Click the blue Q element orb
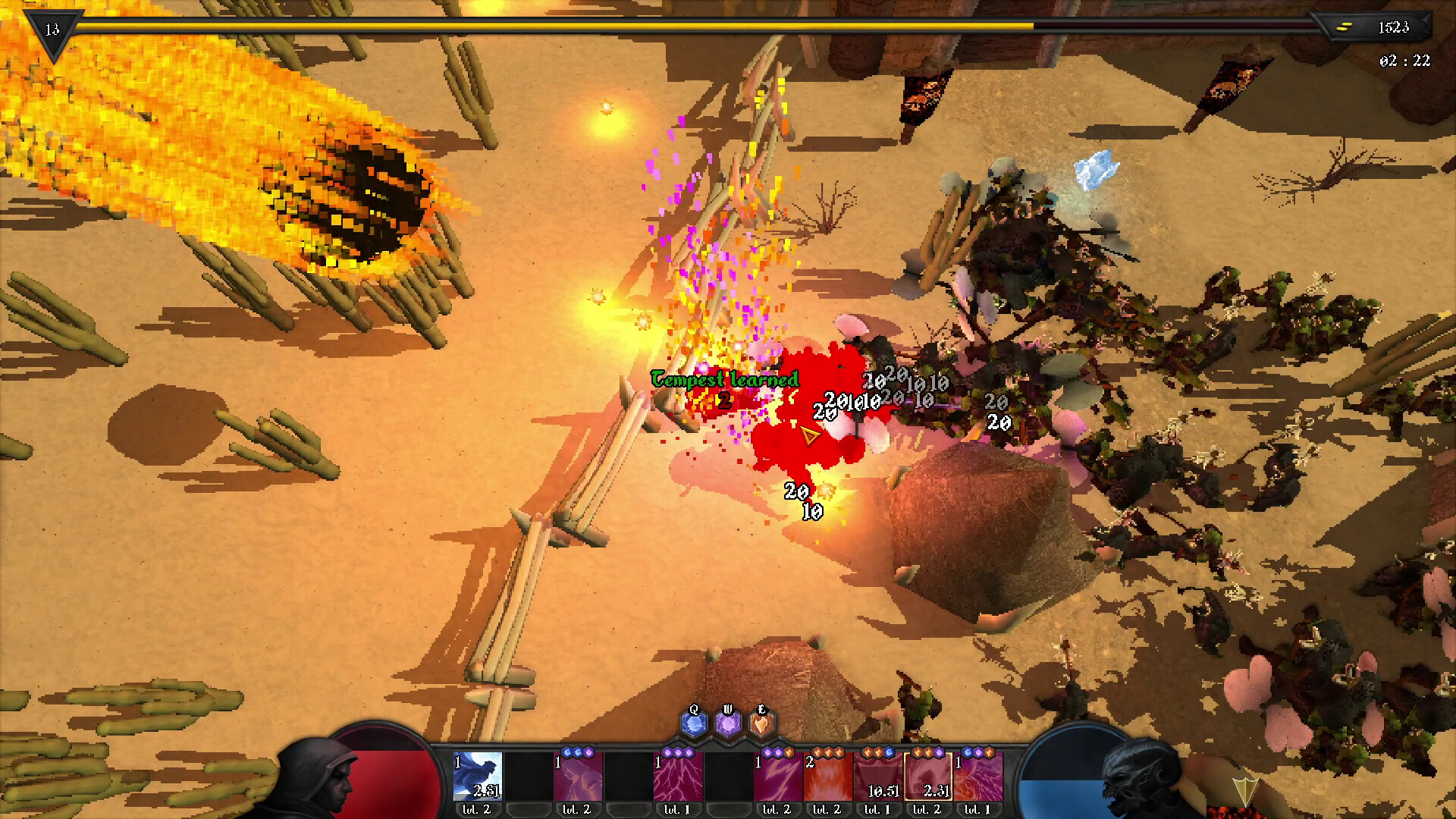 point(693,724)
